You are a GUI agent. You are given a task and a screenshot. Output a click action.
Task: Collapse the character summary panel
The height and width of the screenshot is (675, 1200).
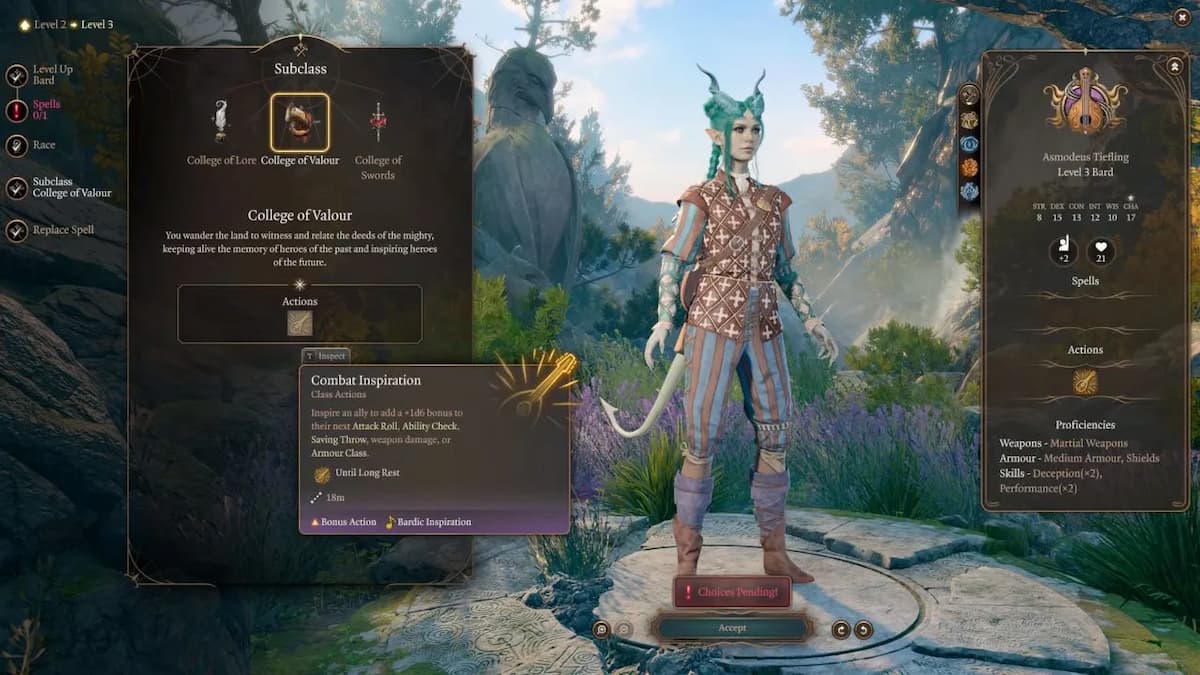click(x=1174, y=66)
